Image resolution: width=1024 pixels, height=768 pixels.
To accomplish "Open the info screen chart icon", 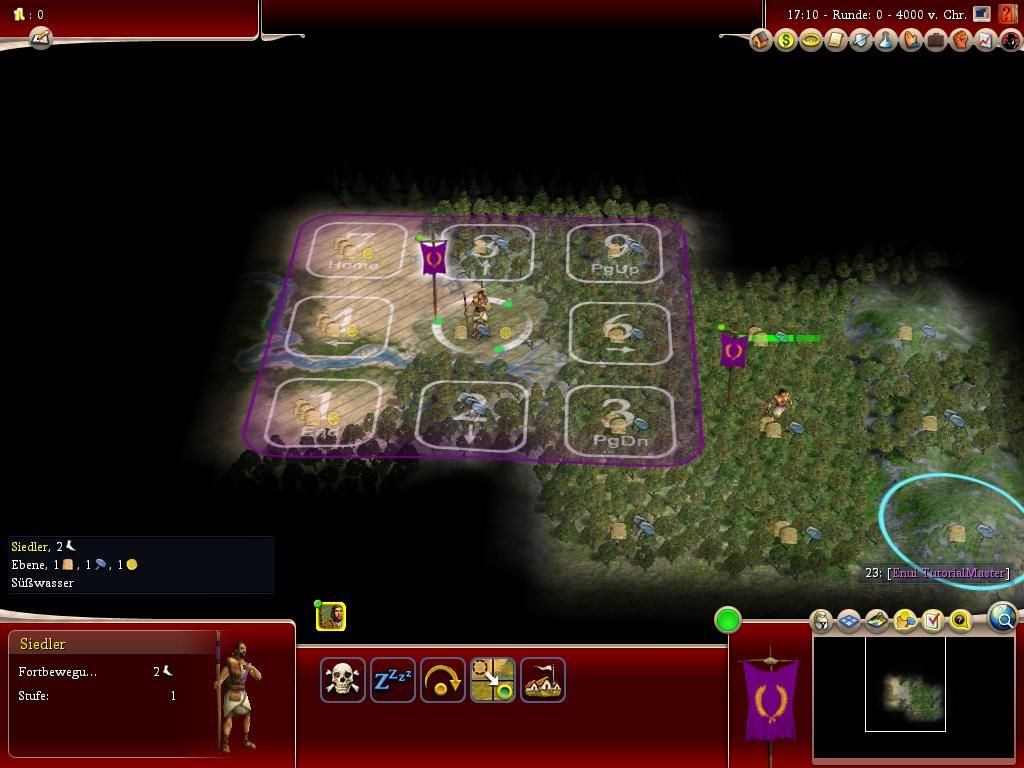I will [x=986, y=41].
